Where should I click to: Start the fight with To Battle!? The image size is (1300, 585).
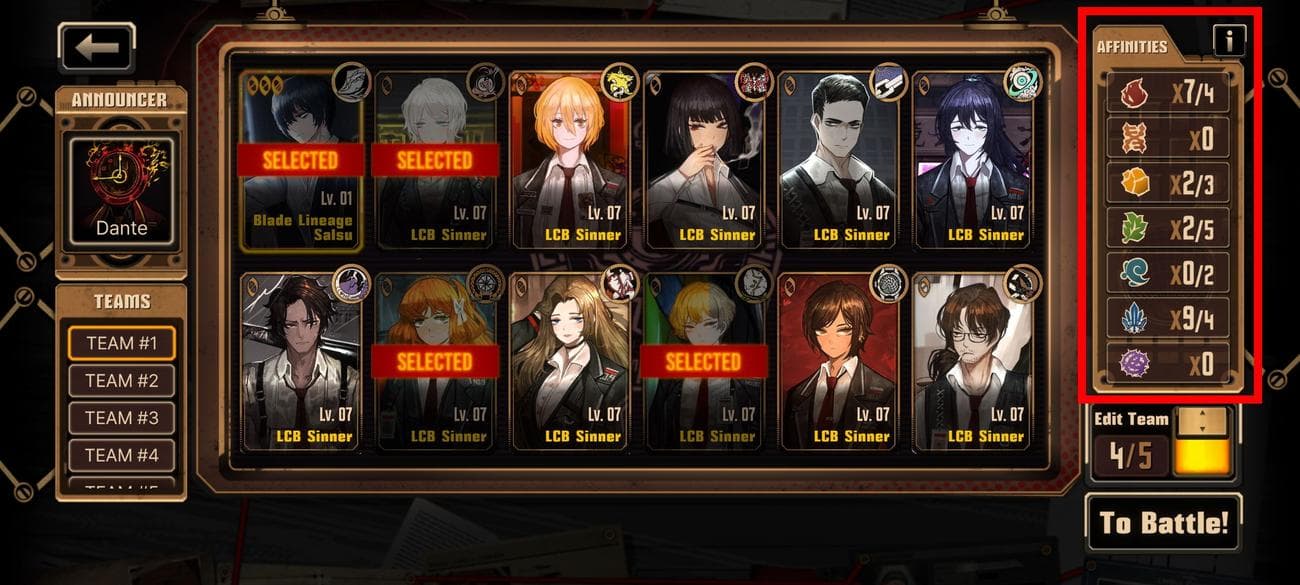[x=1164, y=522]
